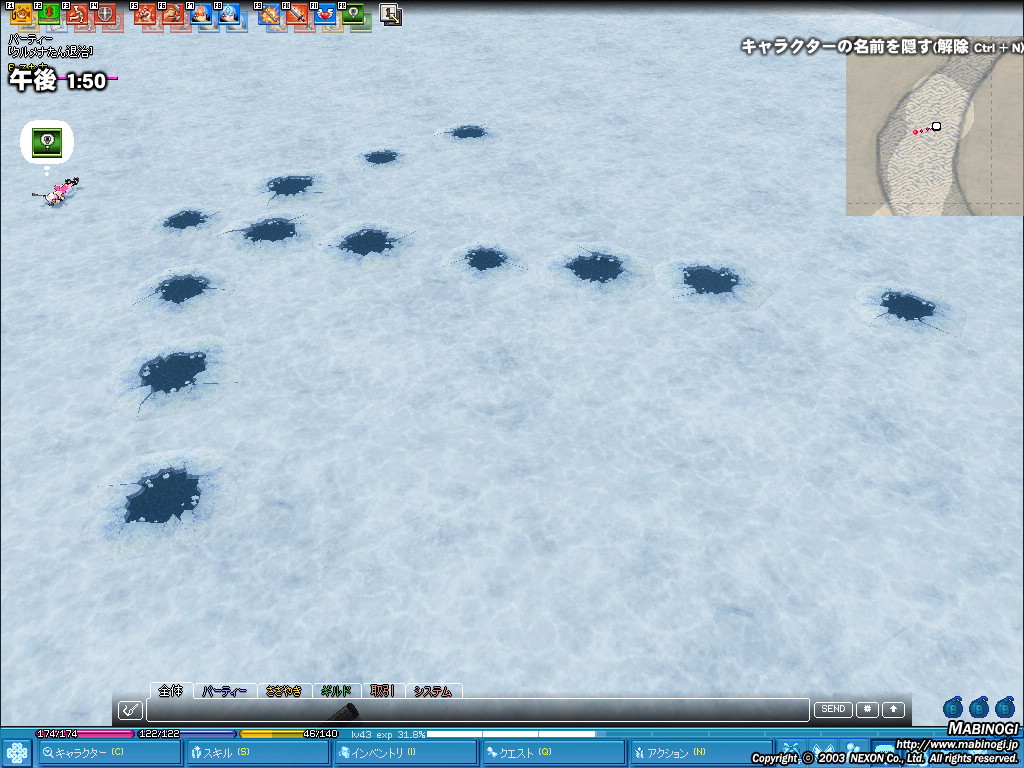Open the 取引 trade chat tab
This screenshot has height=768, width=1024.
point(382,691)
